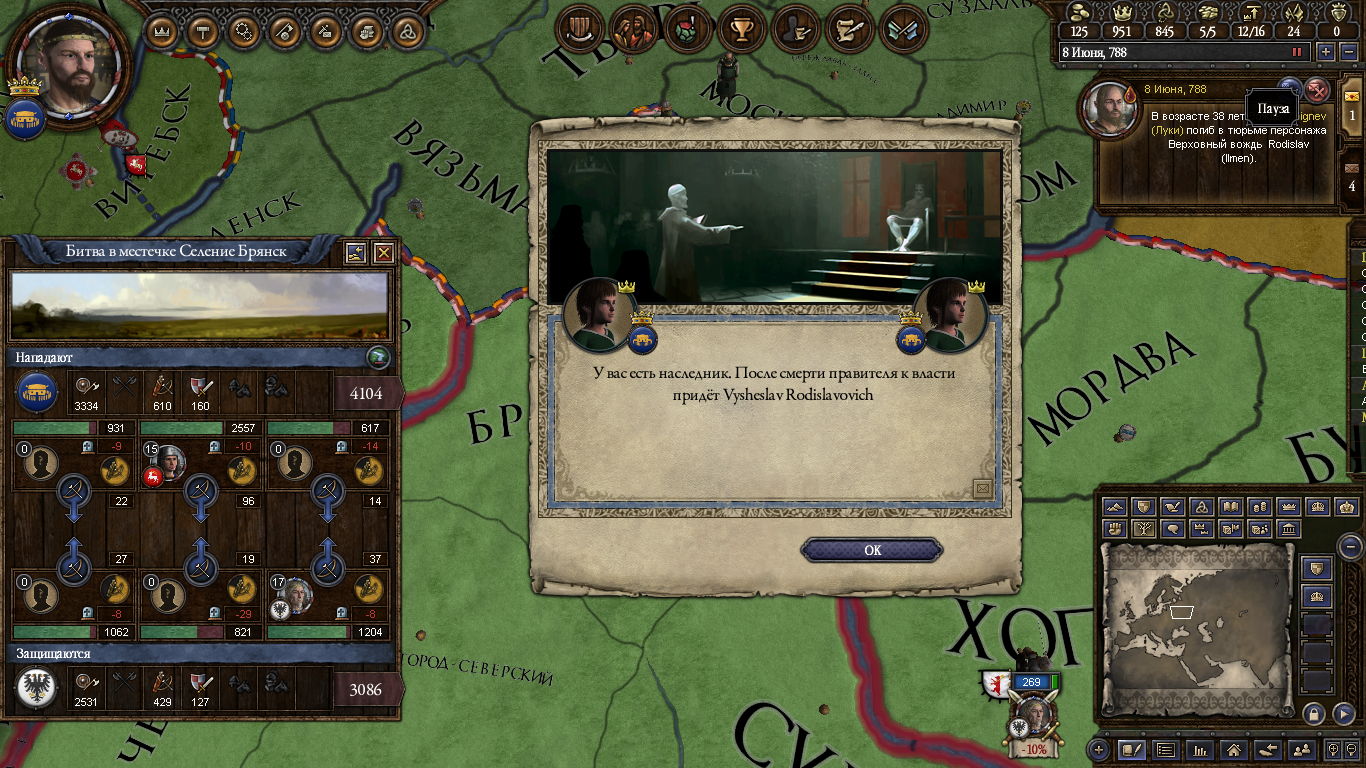Increase game speed with the plus button
The height and width of the screenshot is (768, 1366).
[1326, 52]
